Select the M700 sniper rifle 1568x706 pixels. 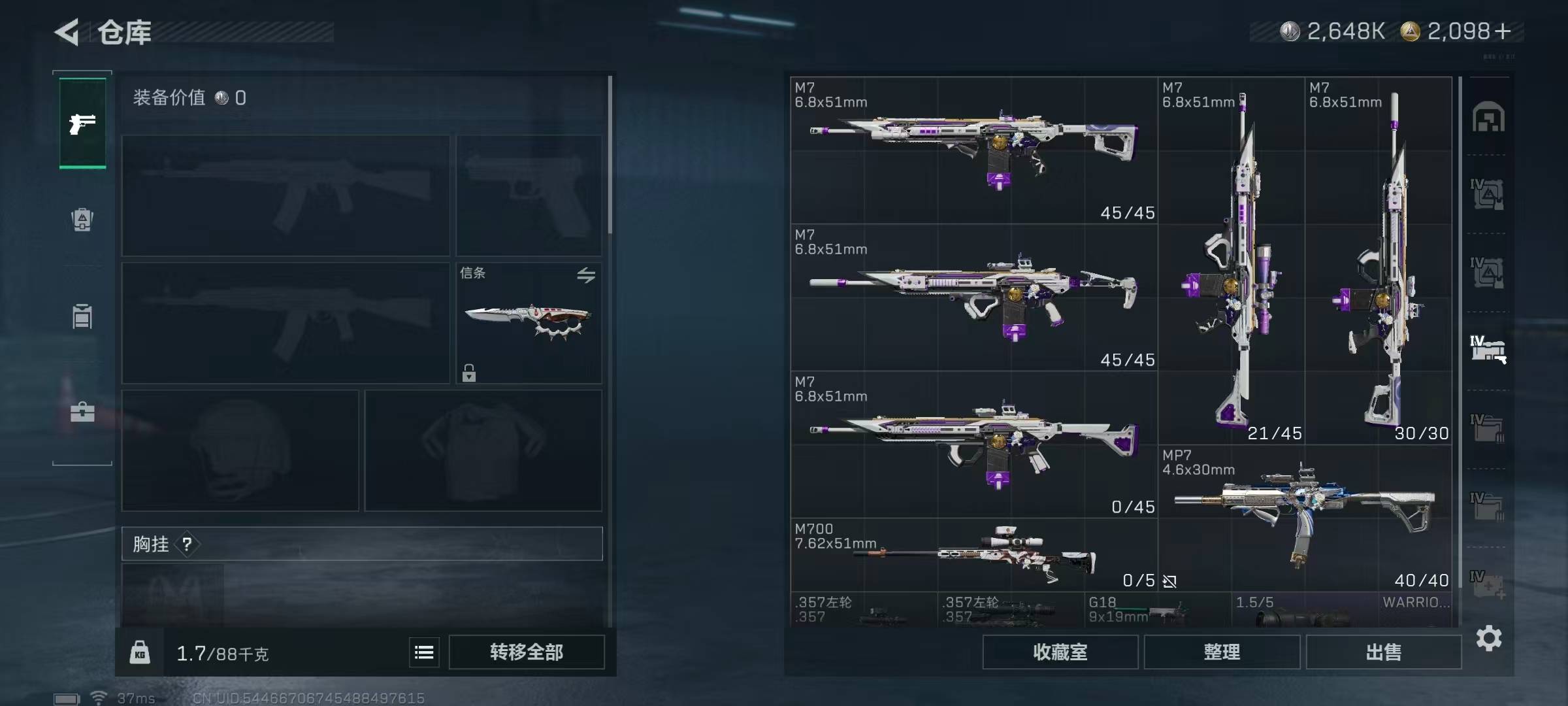click(x=973, y=556)
